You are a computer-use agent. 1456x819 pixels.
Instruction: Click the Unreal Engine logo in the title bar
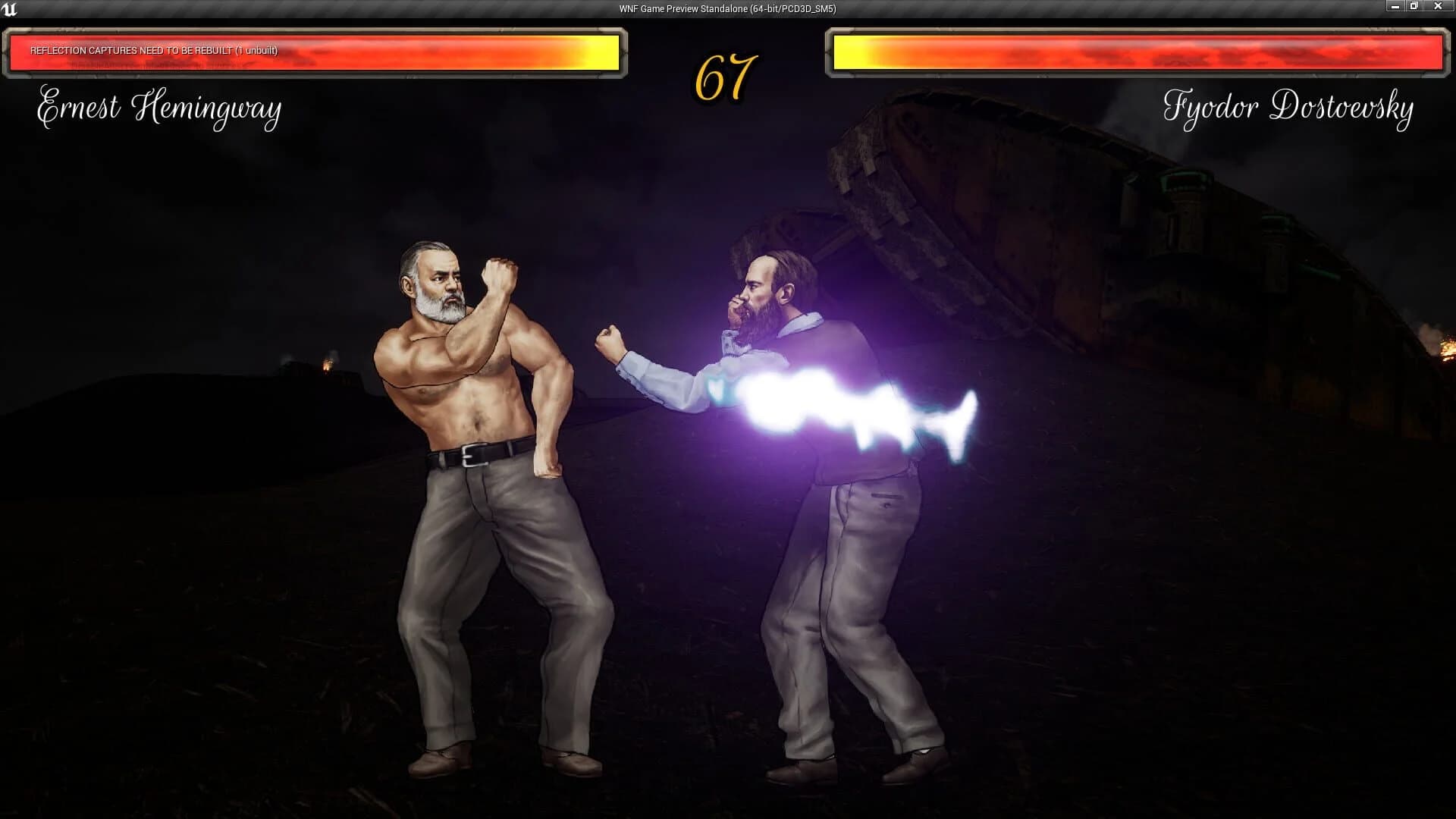11,10
